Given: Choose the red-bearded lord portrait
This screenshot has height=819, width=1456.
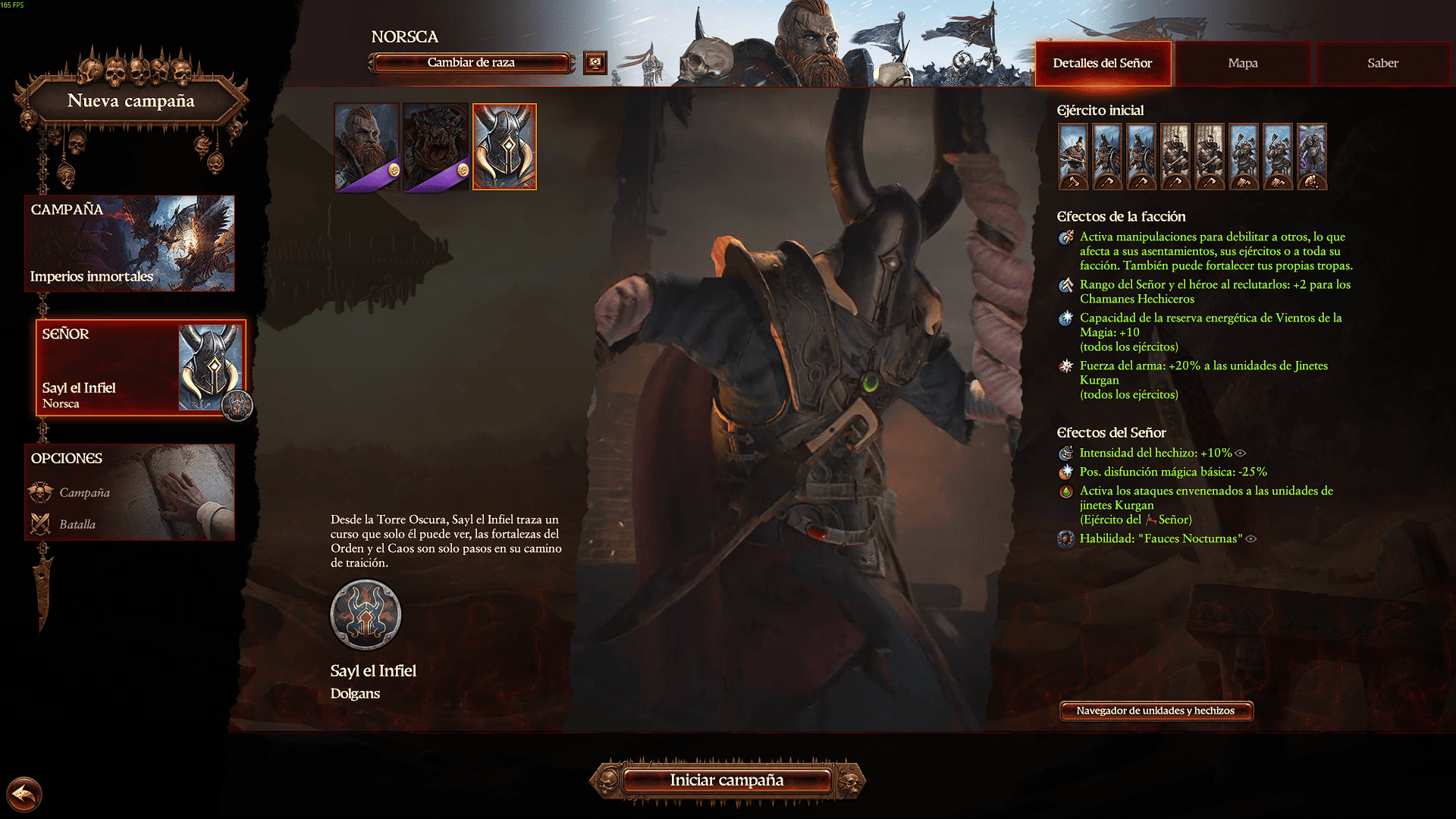Looking at the screenshot, I should click(x=366, y=146).
